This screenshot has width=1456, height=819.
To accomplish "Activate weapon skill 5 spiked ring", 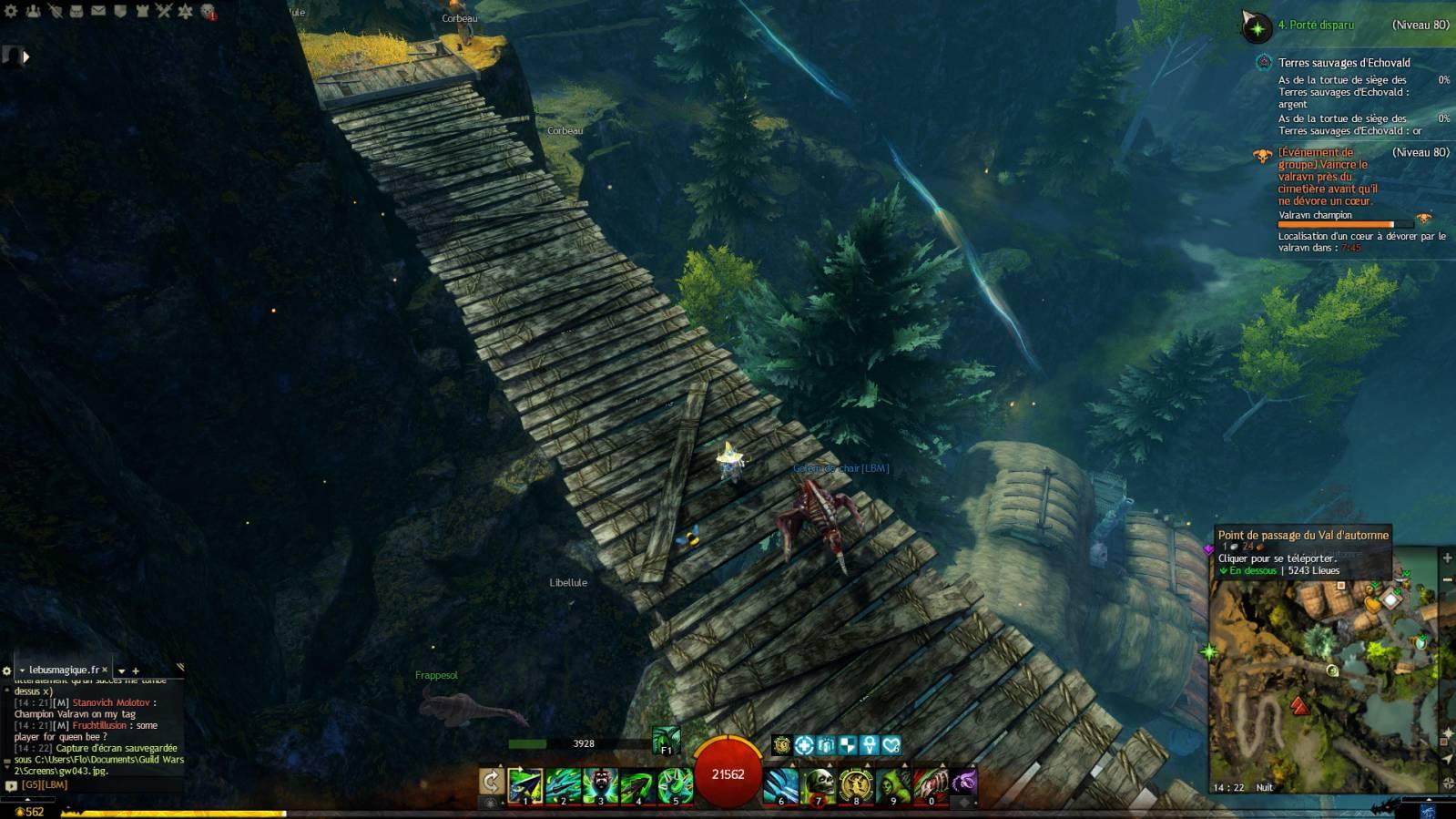I will tap(675, 784).
